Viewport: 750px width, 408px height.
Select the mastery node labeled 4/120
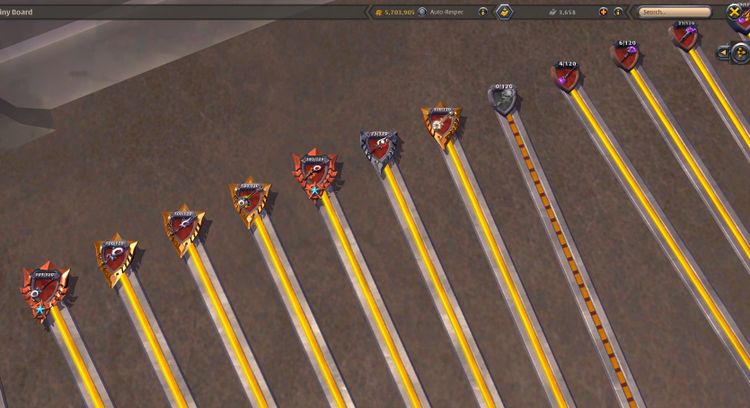[567, 76]
